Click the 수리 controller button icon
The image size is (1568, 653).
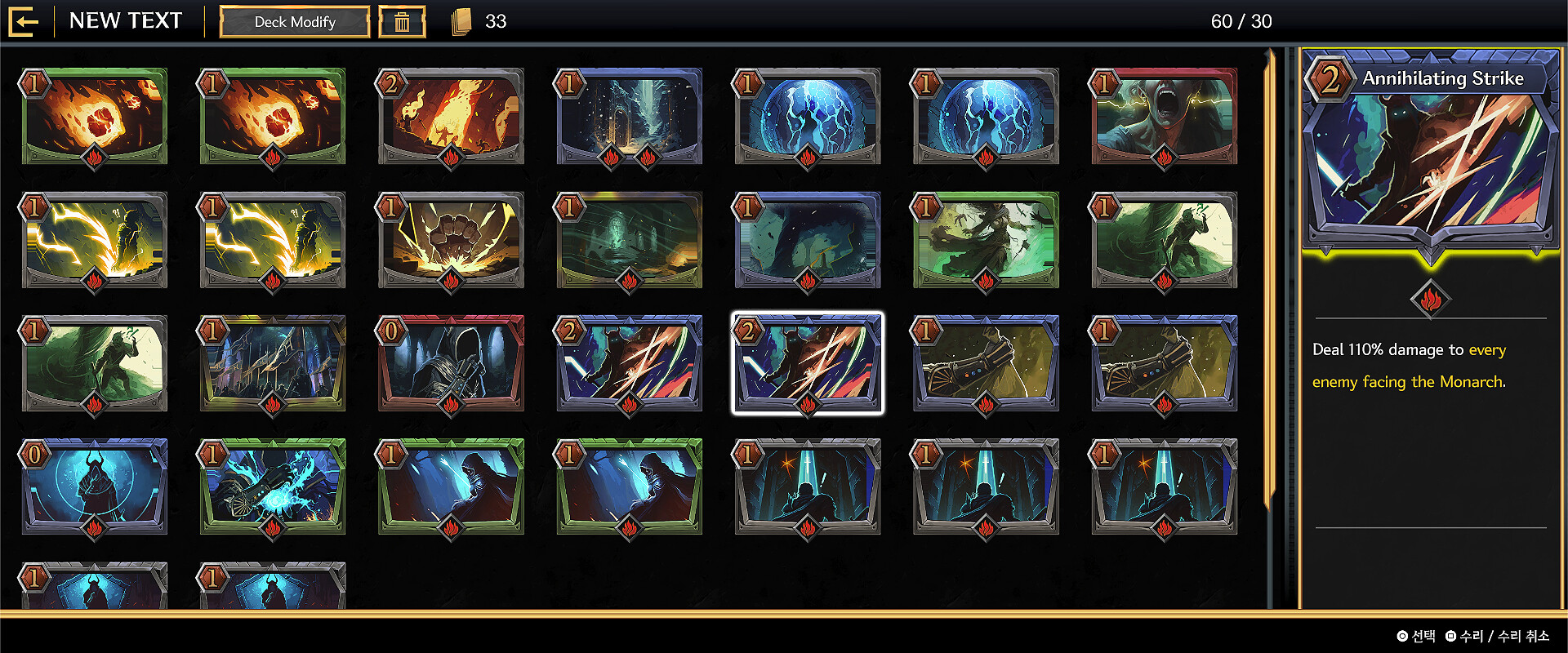point(1451,634)
